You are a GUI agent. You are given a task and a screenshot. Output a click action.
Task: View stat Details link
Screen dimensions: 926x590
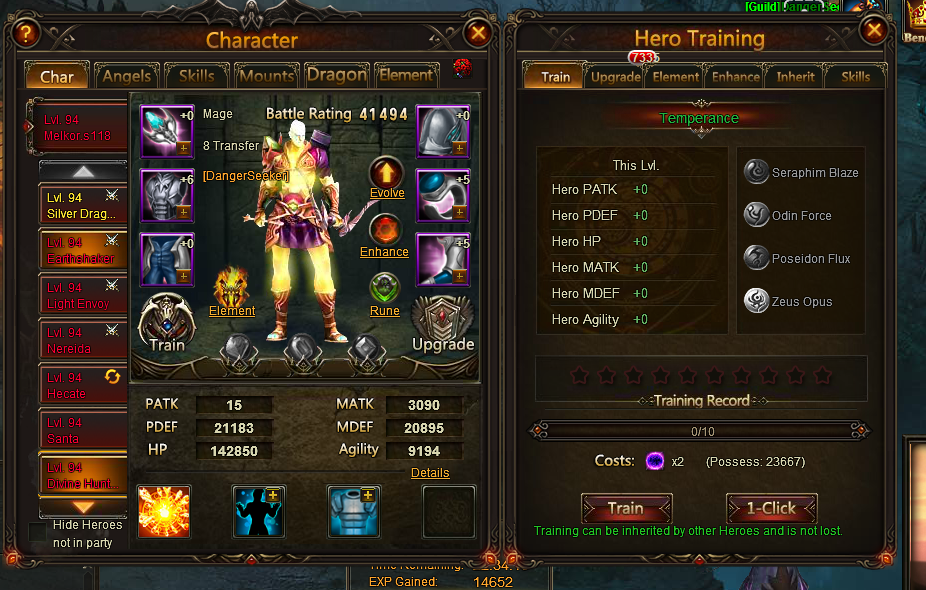(x=430, y=472)
